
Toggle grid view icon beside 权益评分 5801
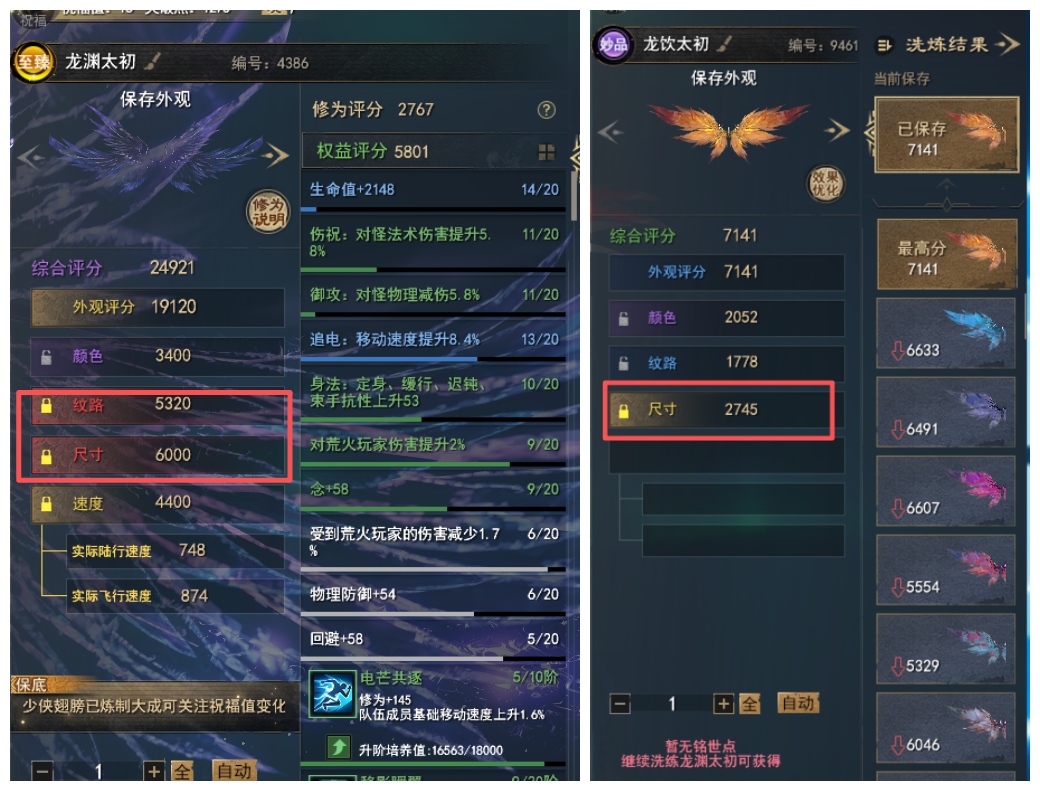tap(546, 152)
